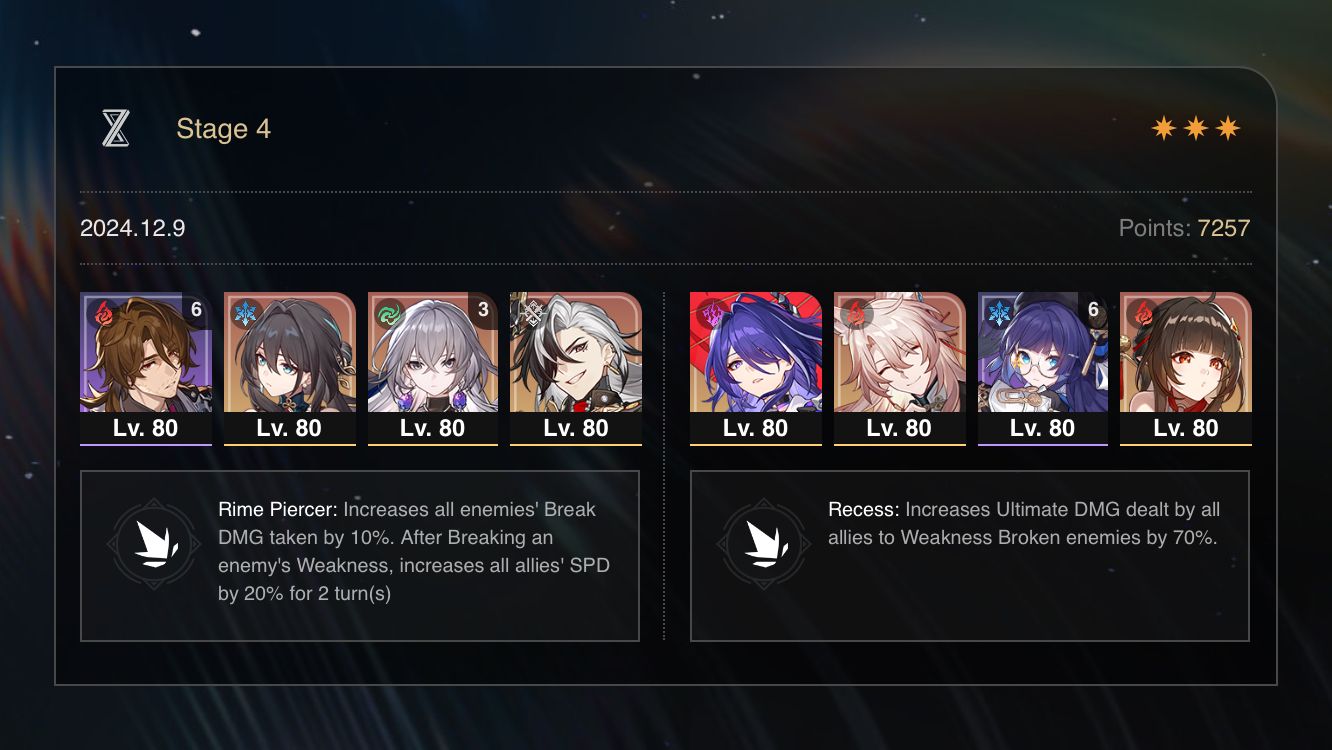The width and height of the screenshot is (1332, 750).
Task: Click the Points value 7257
Action: (1222, 228)
